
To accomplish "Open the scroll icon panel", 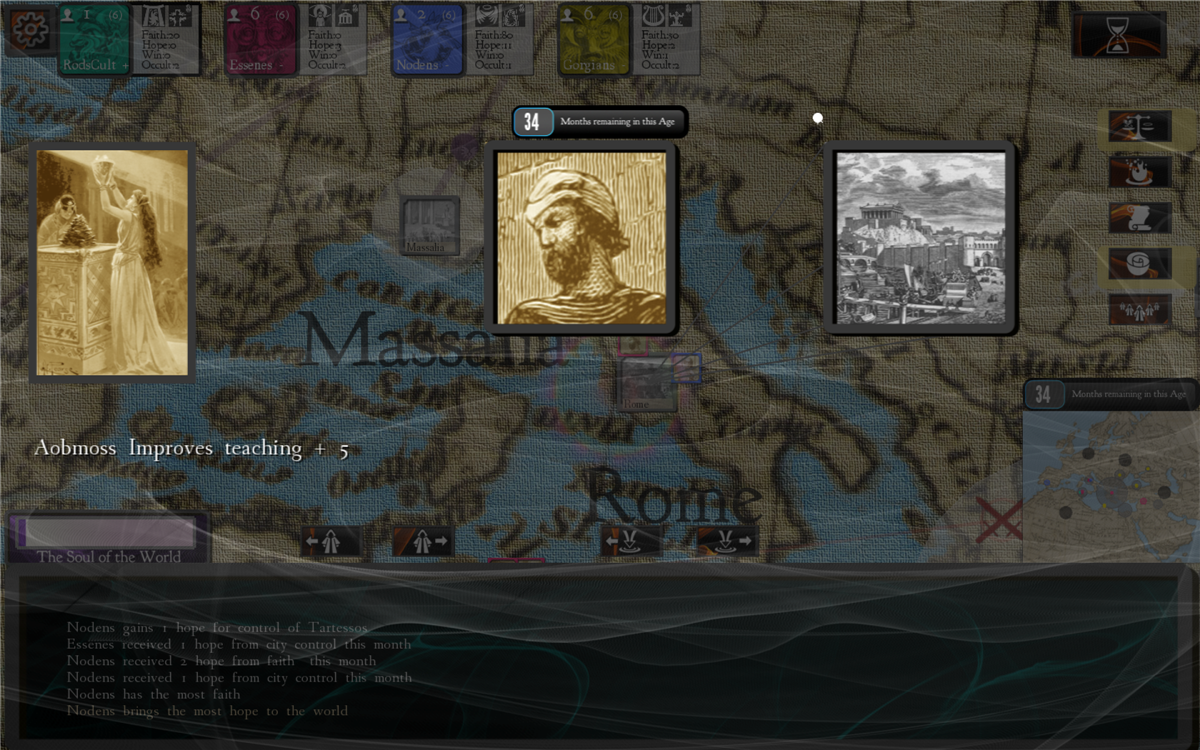I will [1139, 217].
